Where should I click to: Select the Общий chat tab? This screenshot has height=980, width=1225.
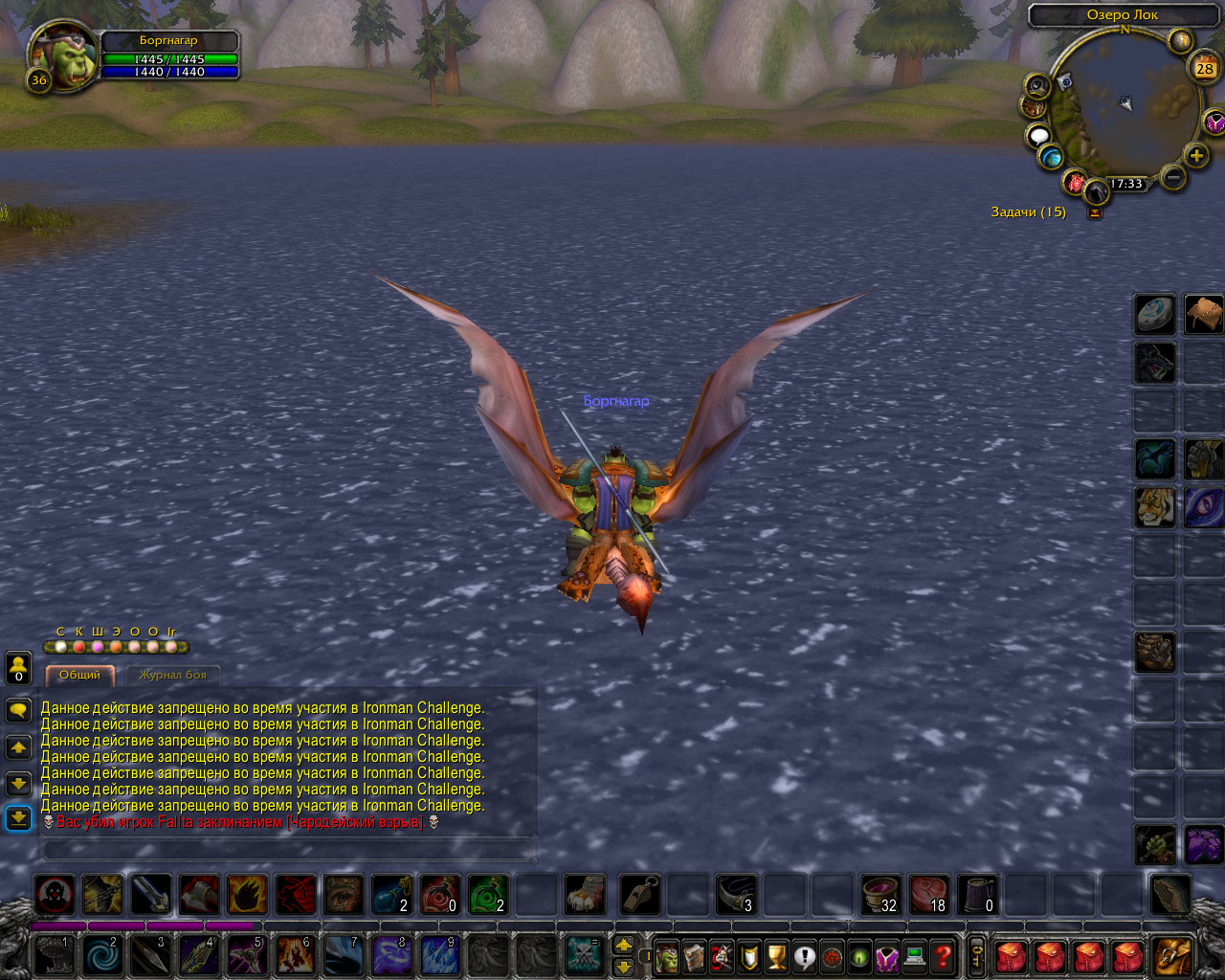click(x=79, y=676)
